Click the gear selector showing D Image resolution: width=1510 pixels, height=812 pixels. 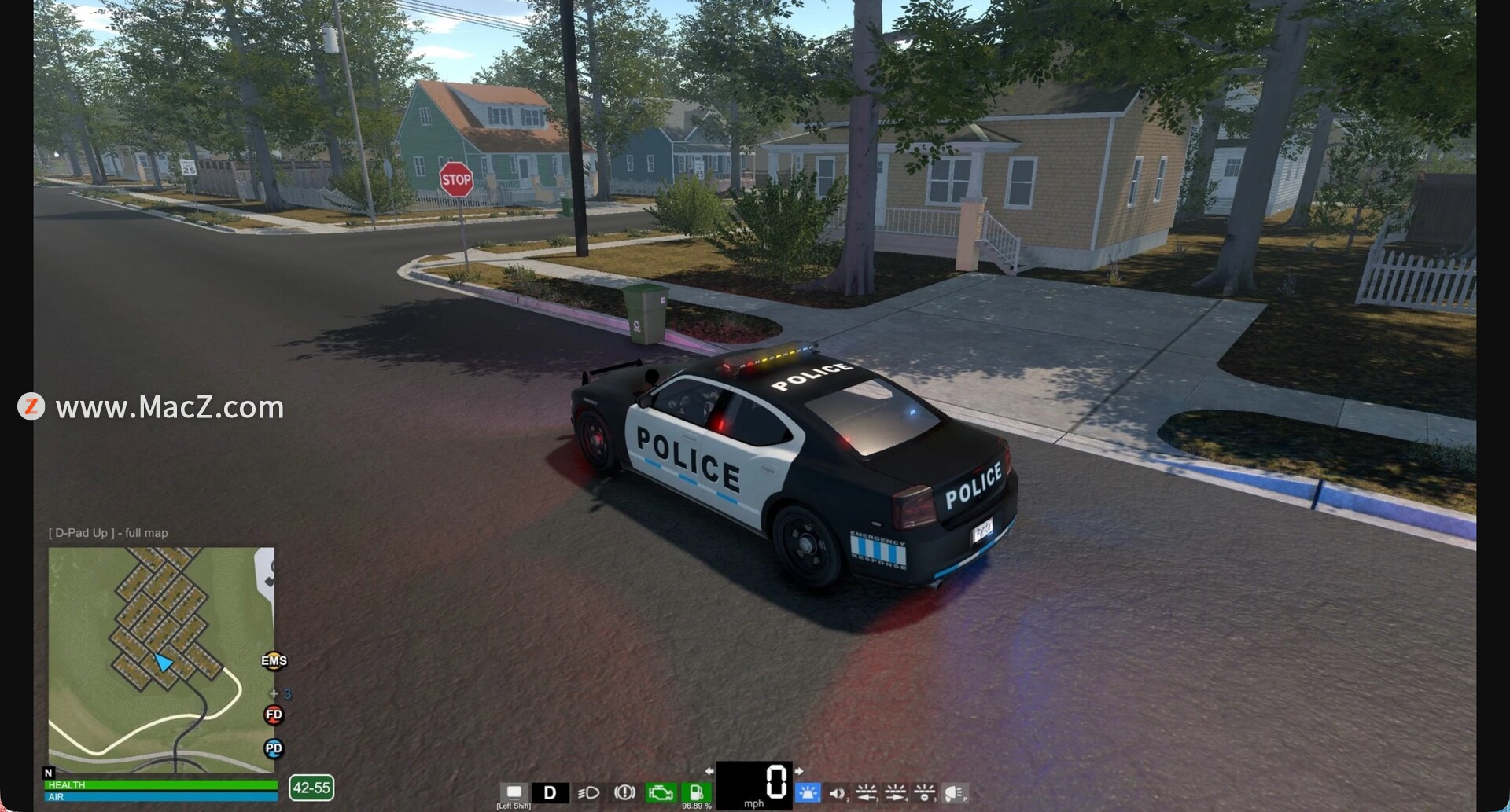click(x=551, y=792)
